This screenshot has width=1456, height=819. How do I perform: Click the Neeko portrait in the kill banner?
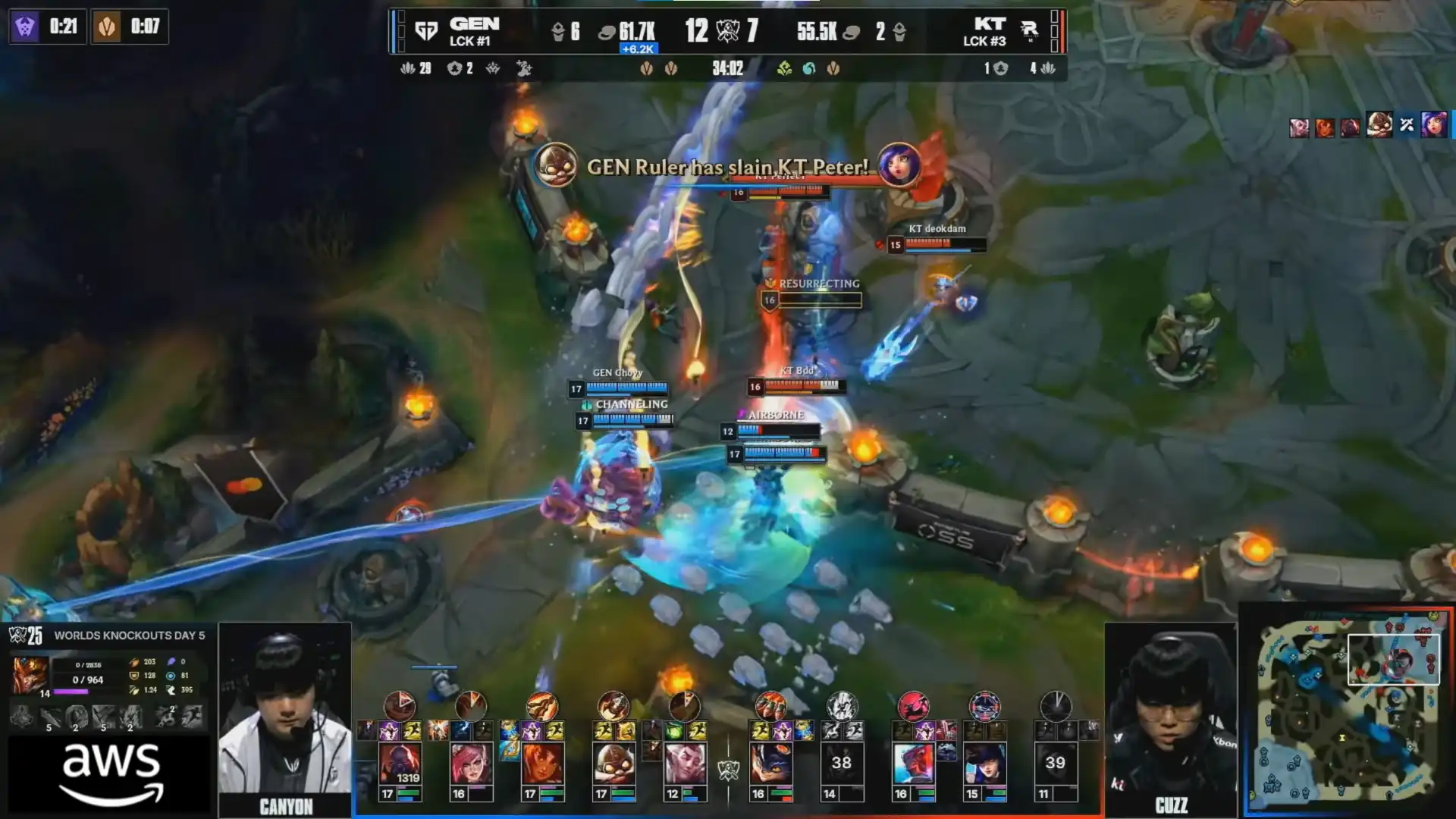[899, 165]
